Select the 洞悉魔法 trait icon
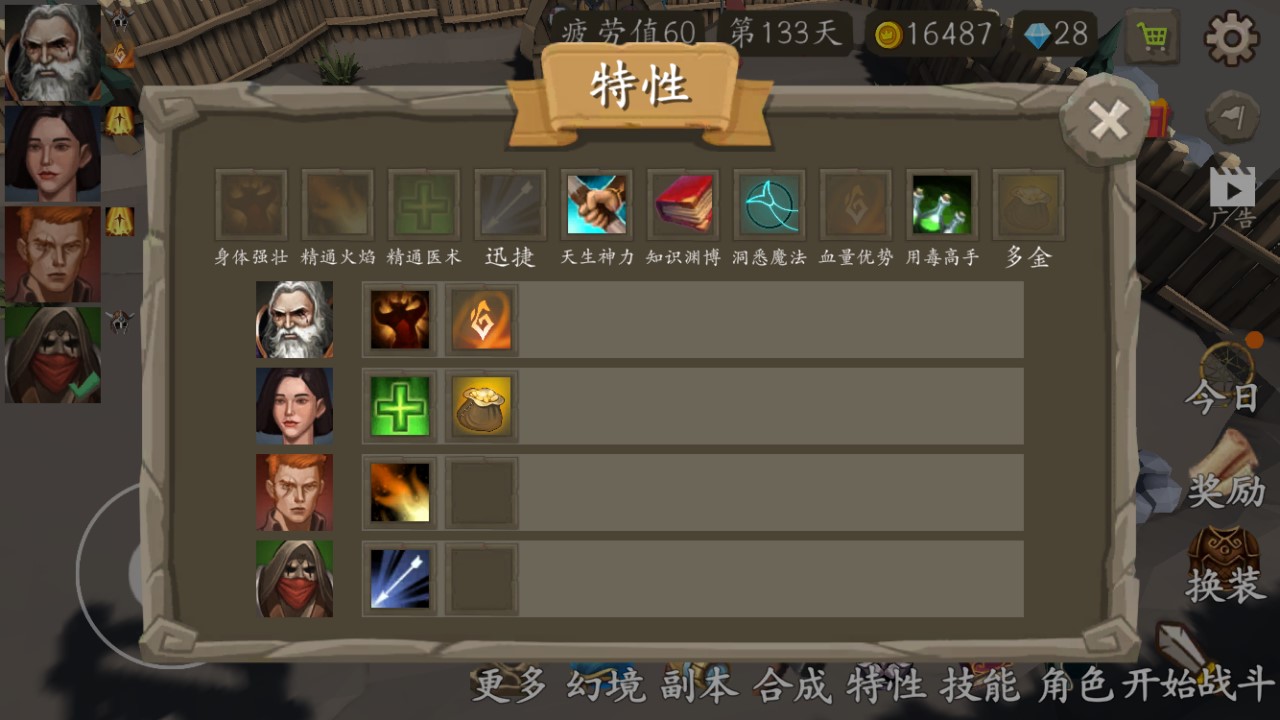The image size is (1280, 720). click(x=769, y=204)
